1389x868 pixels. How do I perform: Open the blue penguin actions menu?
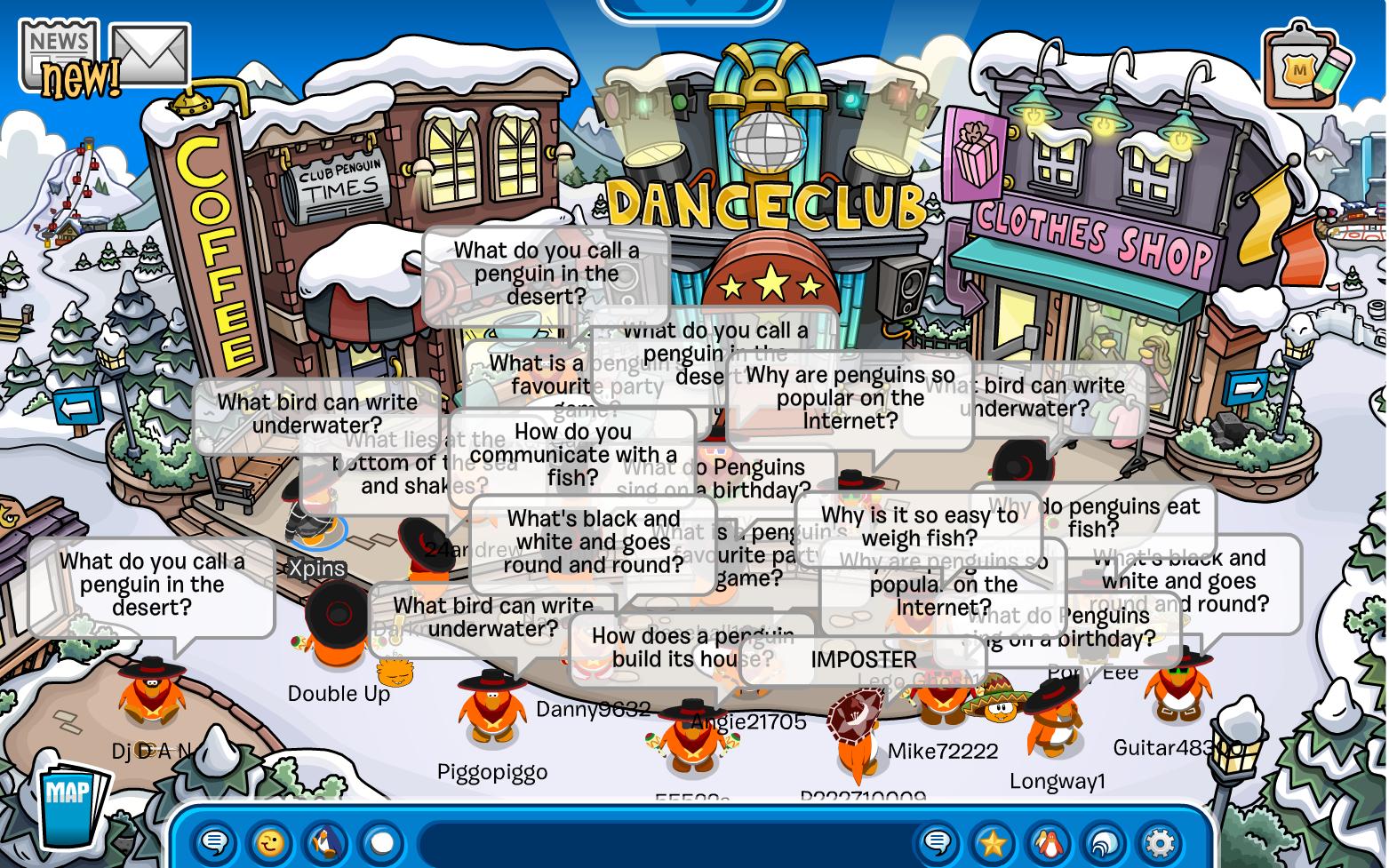click(x=326, y=841)
